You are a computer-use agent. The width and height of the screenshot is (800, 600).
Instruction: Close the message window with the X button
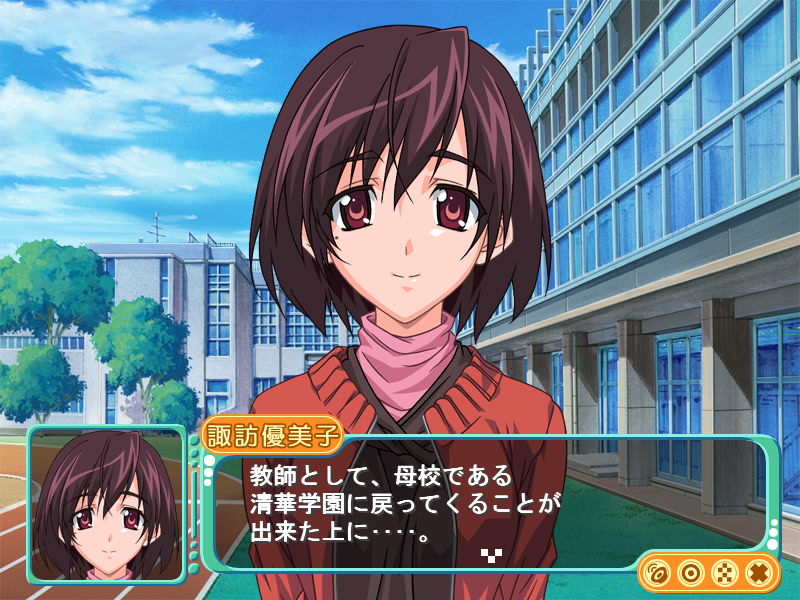757,573
